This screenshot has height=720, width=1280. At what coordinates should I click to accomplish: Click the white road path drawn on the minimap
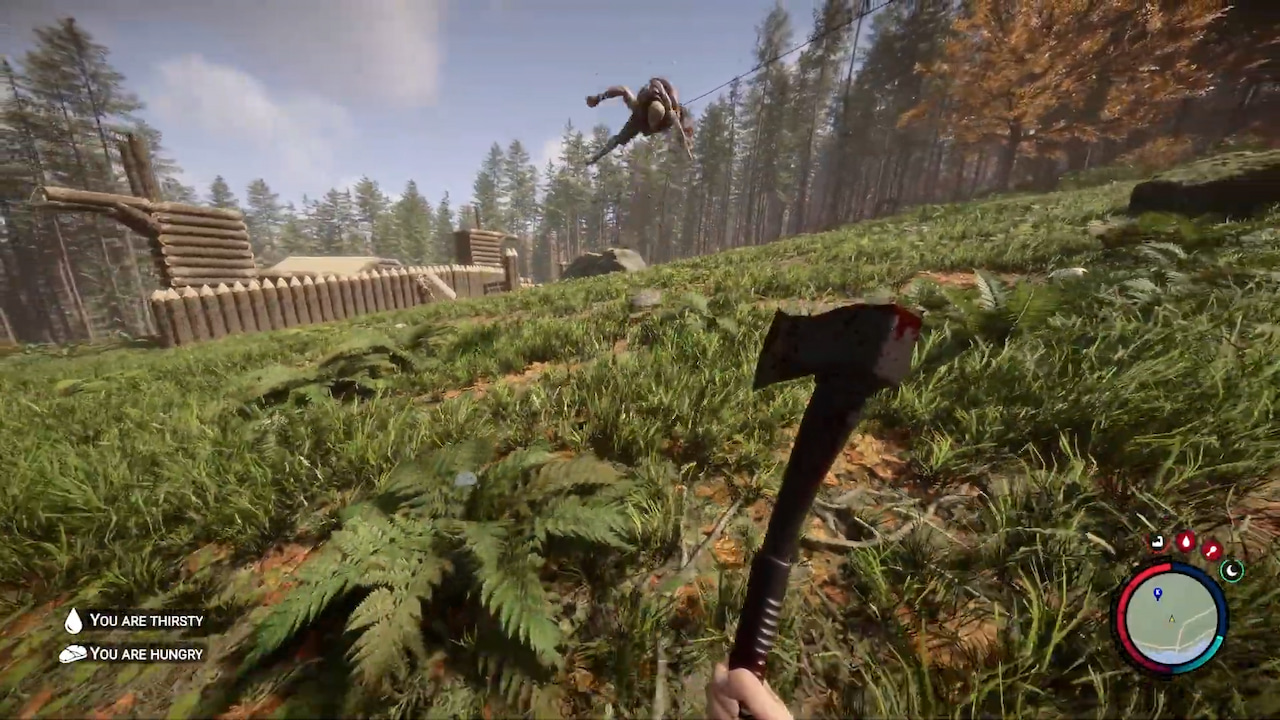[1195, 624]
